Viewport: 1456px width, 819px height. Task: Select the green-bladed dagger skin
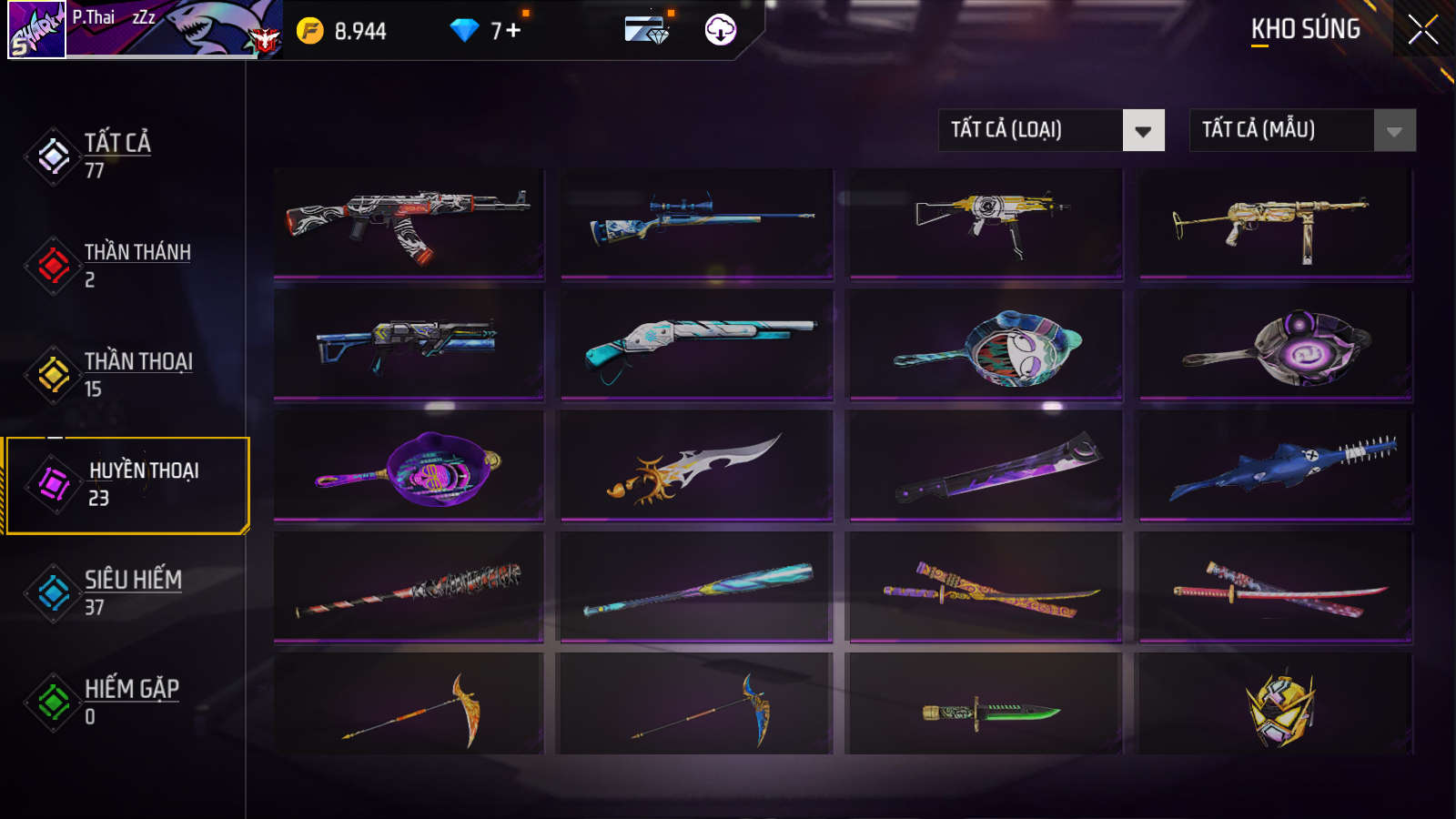pyautogui.click(x=986, y=709)
